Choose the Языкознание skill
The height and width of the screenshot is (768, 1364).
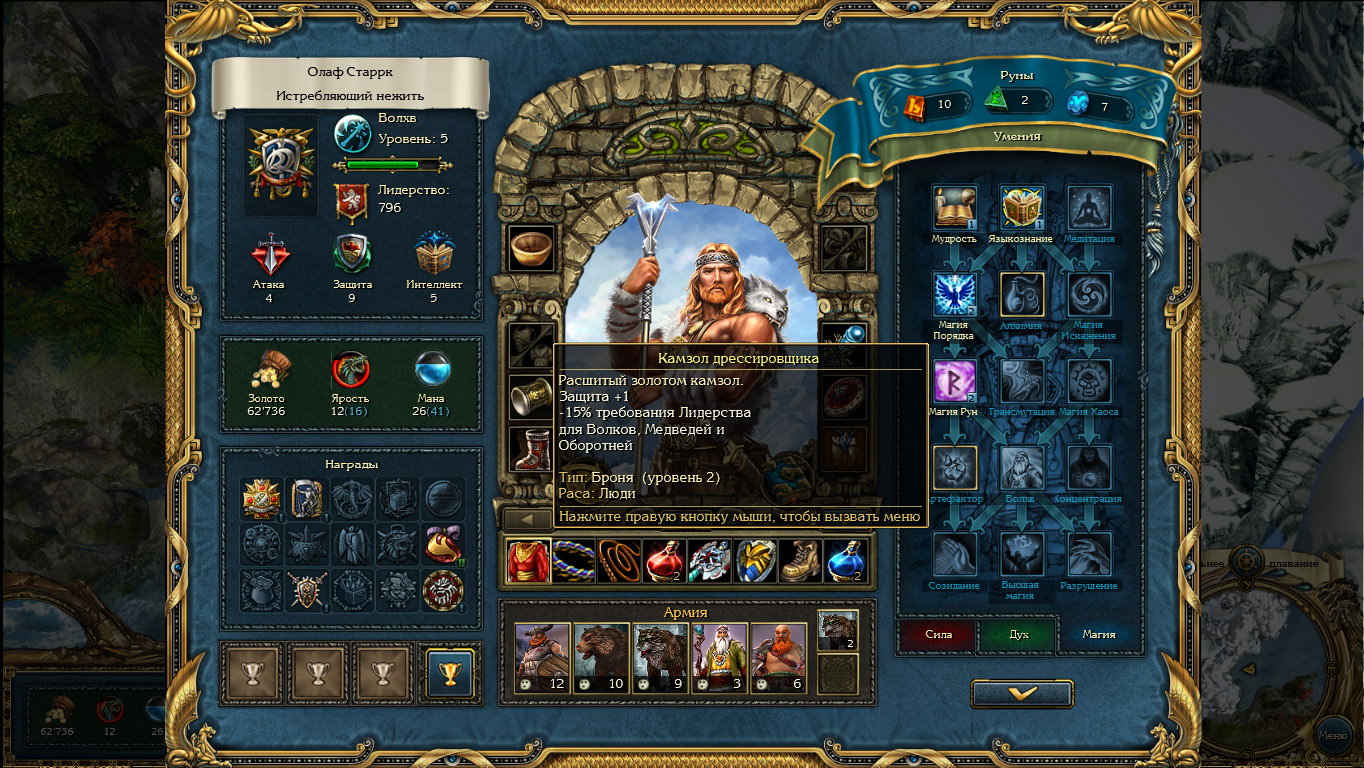tap(1022, 208)
